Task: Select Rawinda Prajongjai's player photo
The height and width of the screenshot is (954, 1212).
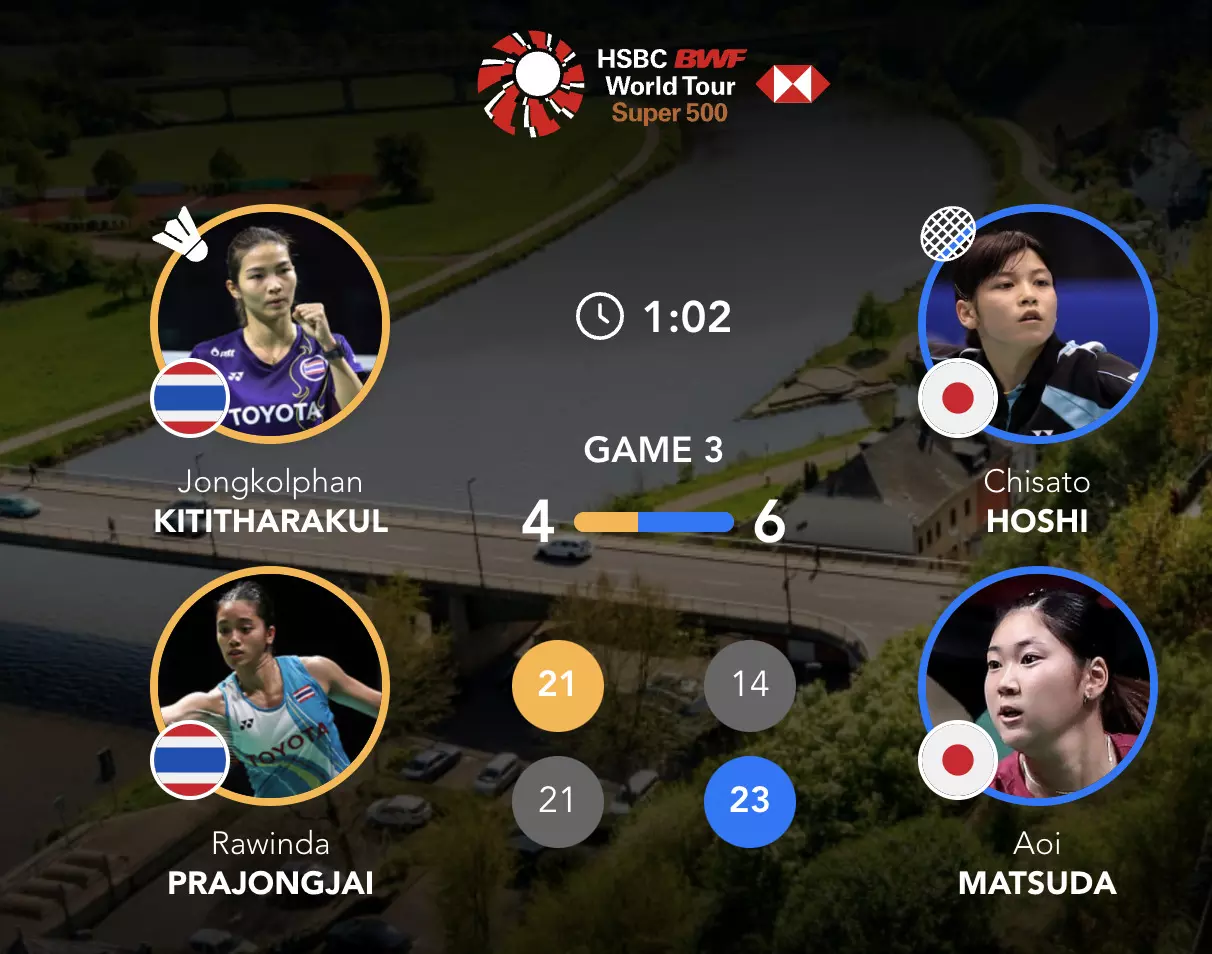Action: (x=269, y=687)
